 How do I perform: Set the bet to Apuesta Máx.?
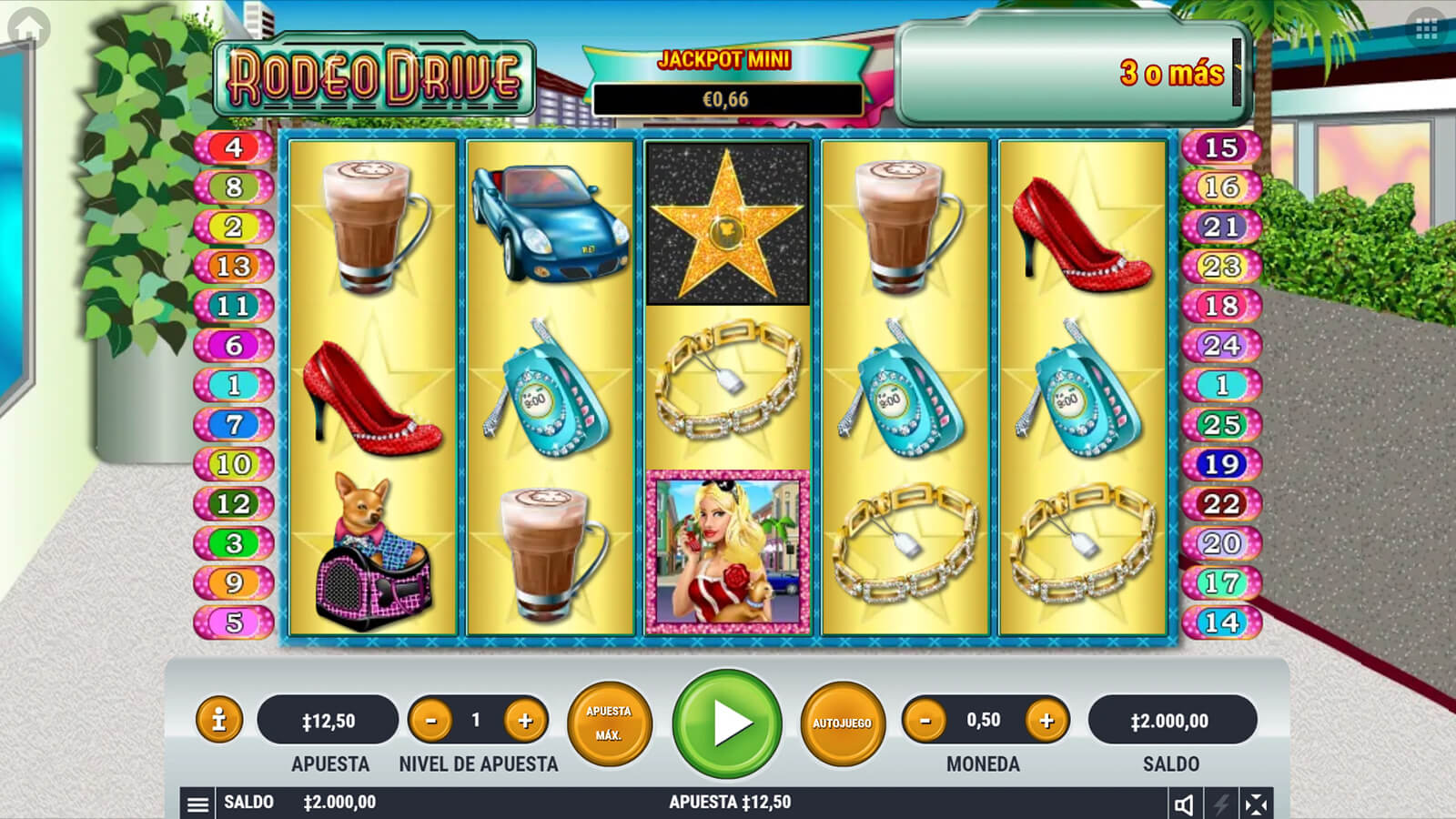tap(609, 723)
